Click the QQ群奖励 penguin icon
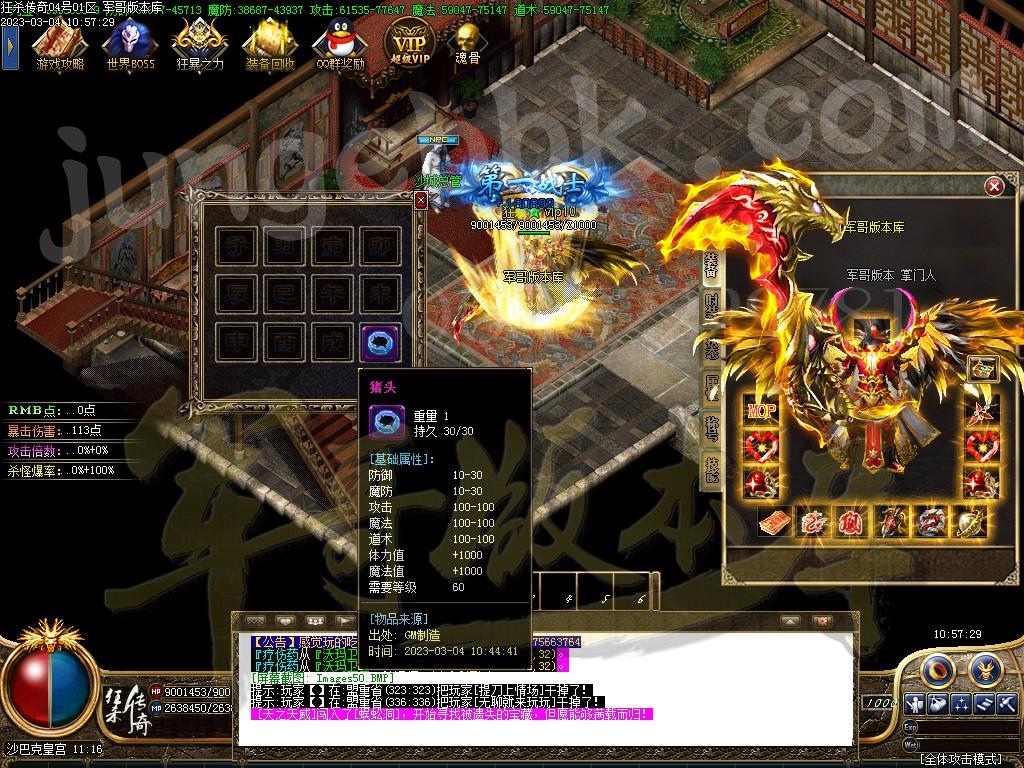The image size is (1024, 768). coord(338,43)
